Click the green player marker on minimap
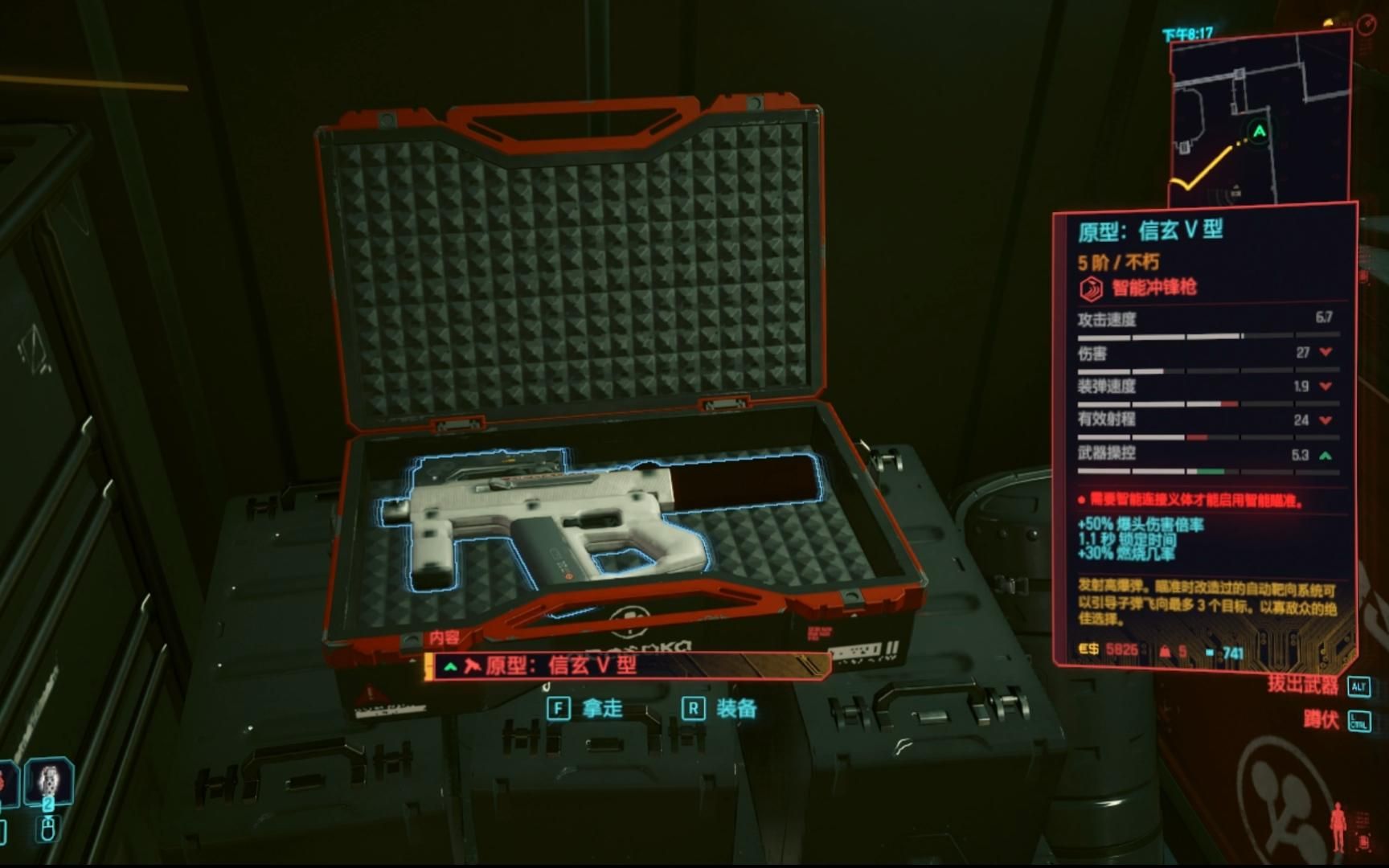The width and height of the screenshot is (1389, 868). [1260, 131]
